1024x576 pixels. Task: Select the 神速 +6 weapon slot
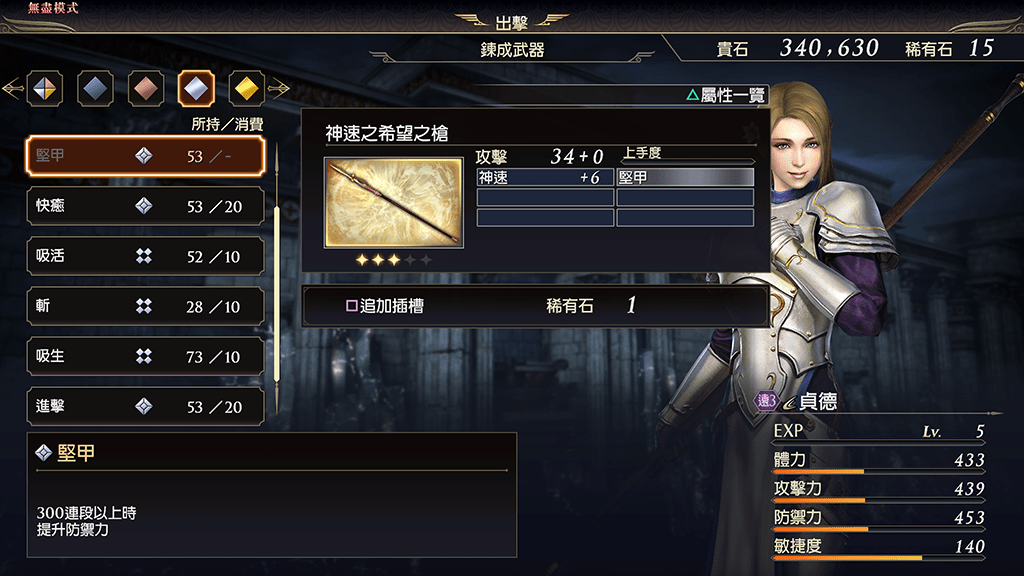tap(545, 177)
